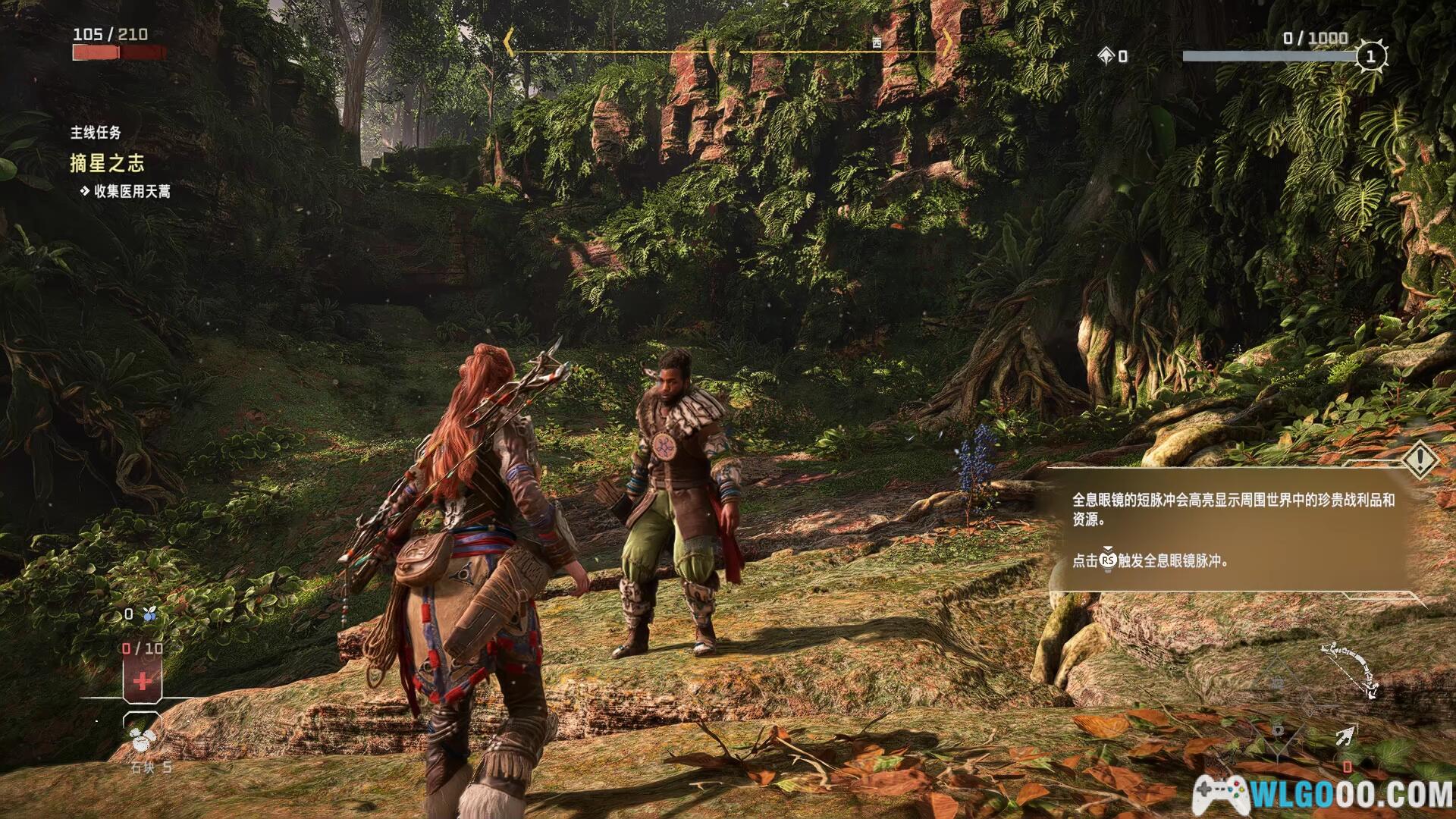This screenshot has height=819, width=1456.
Task: Use the medicinal berry pouch icon
Action: click(149, 614)
